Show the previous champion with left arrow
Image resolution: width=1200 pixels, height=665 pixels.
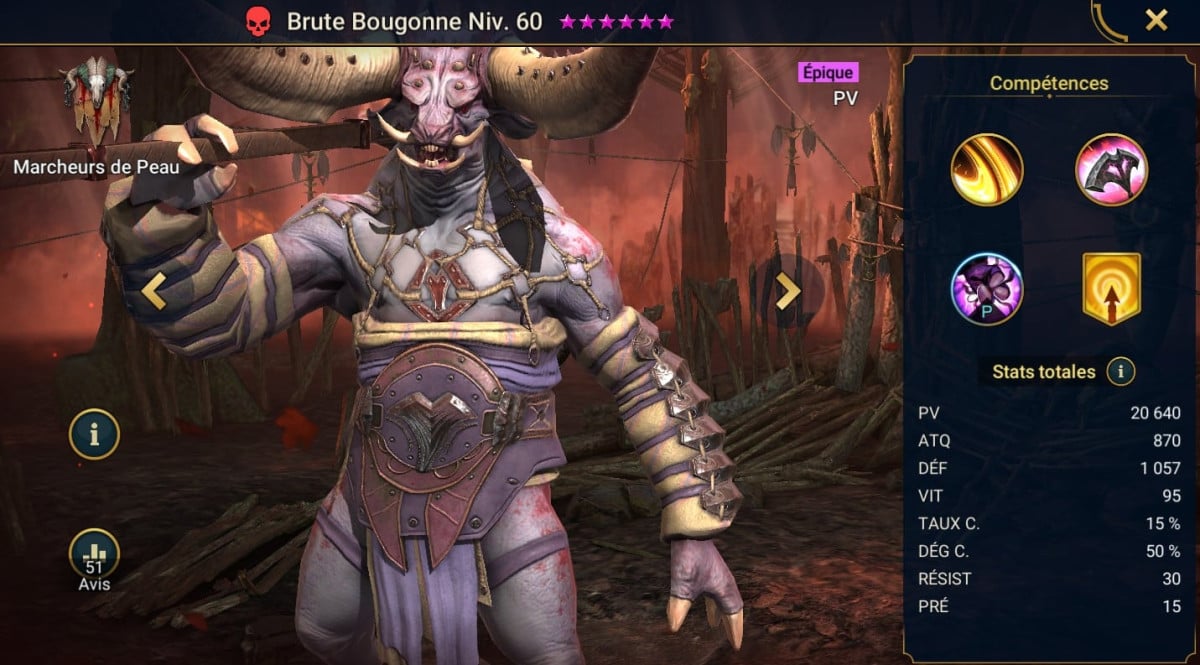153,290
